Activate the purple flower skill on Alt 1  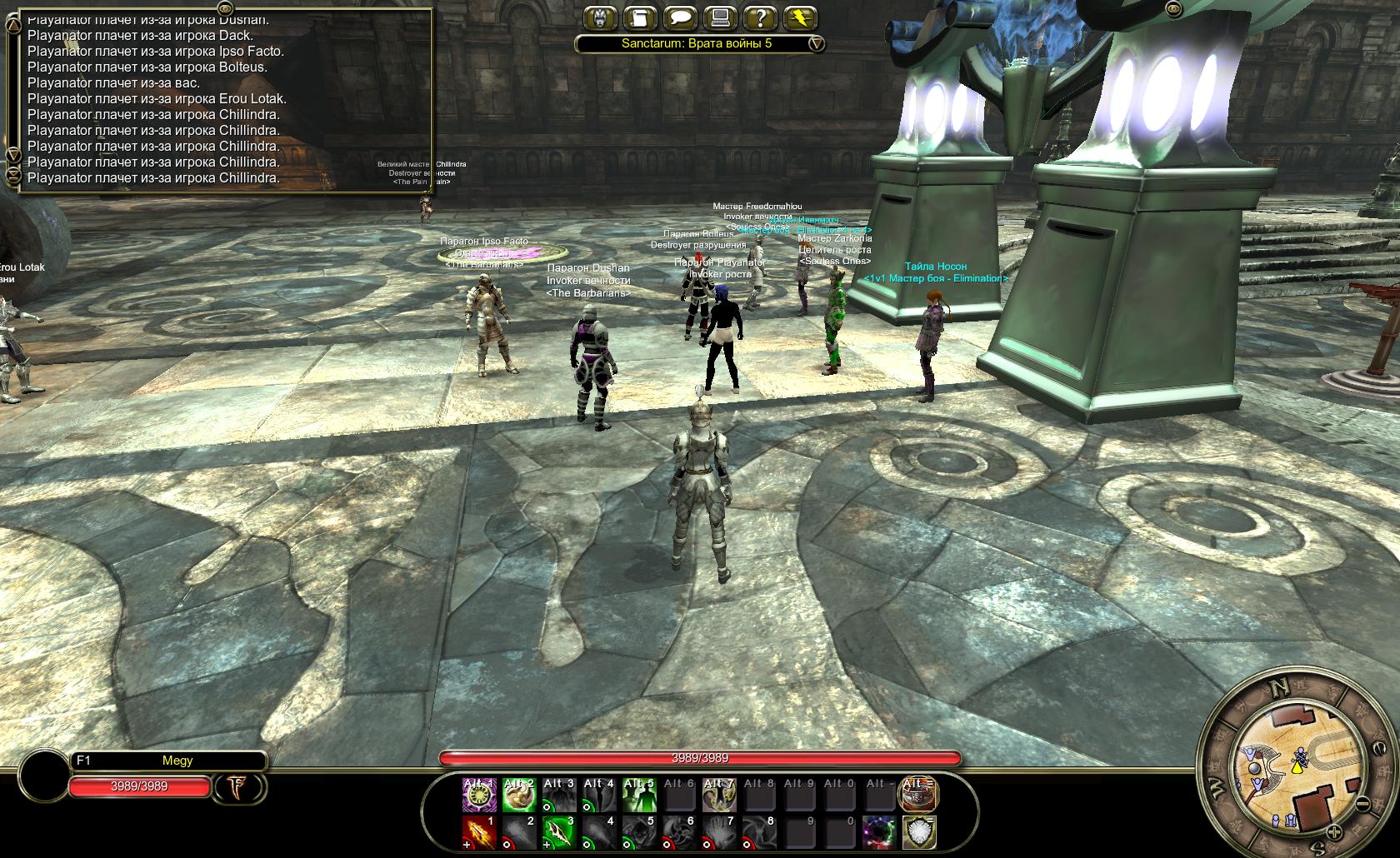pos(479,795)
